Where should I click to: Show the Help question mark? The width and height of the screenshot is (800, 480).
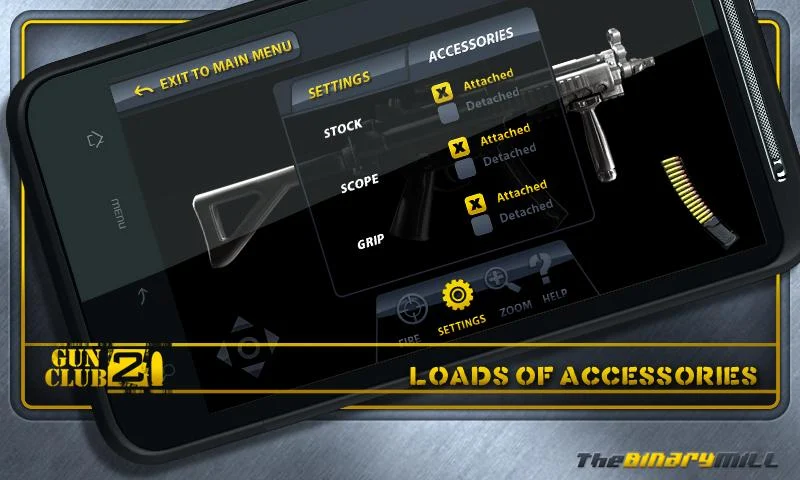[x=542, y=270]
